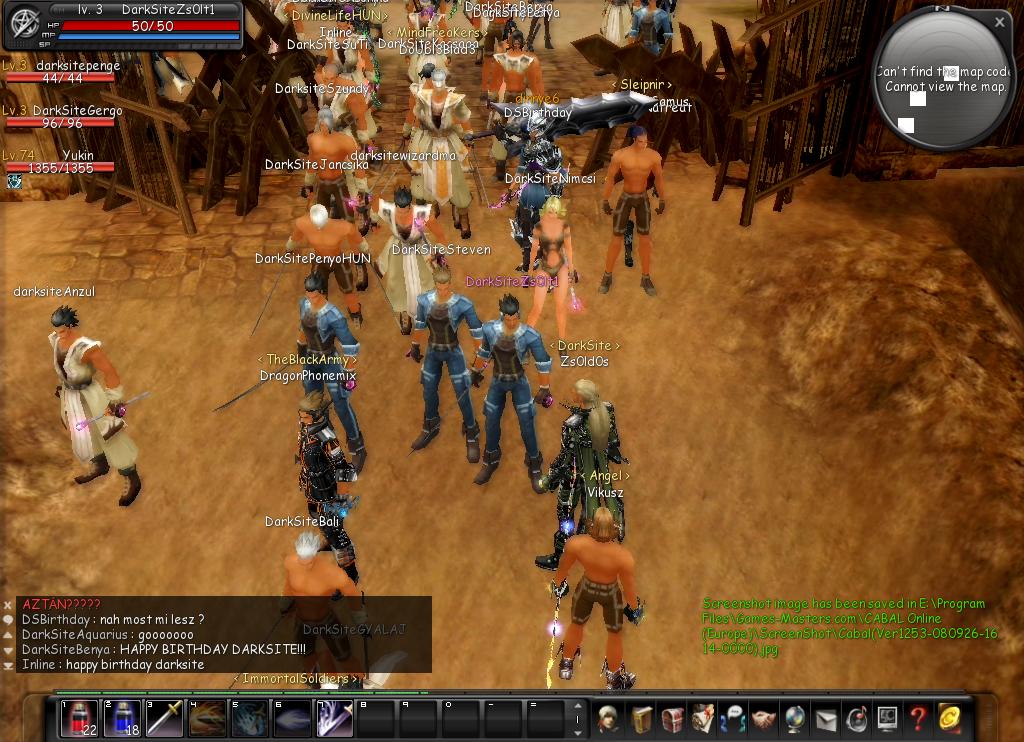Select party member Yukin's frame
This screenshot has width=1024, height=742.
60,164
